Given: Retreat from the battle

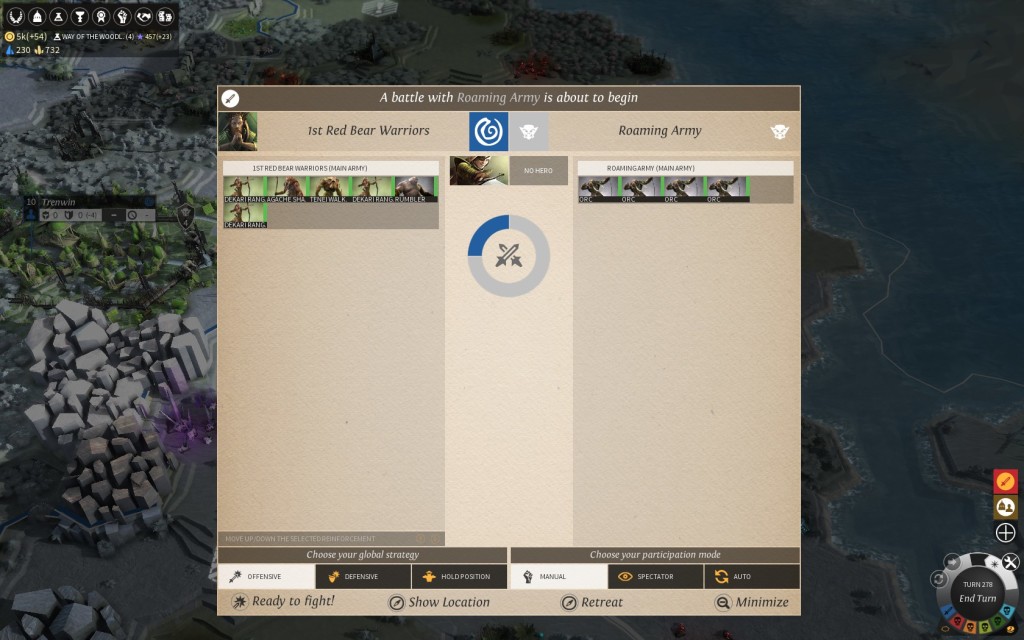Looking at the screenshot, I should tap(592, 602).
